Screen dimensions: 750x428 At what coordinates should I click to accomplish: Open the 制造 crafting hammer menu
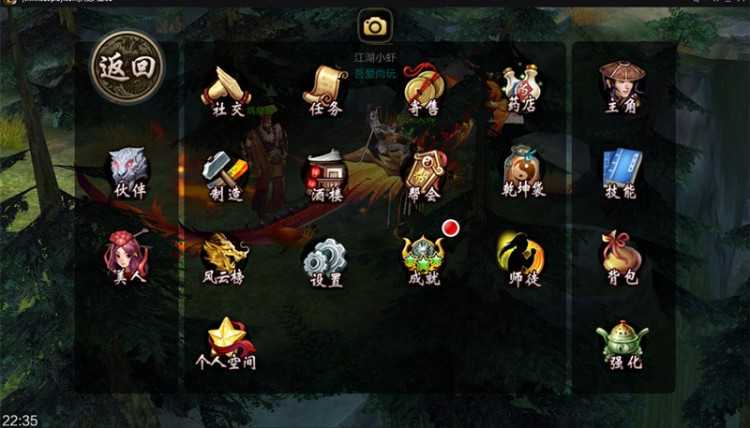[224, 177]
